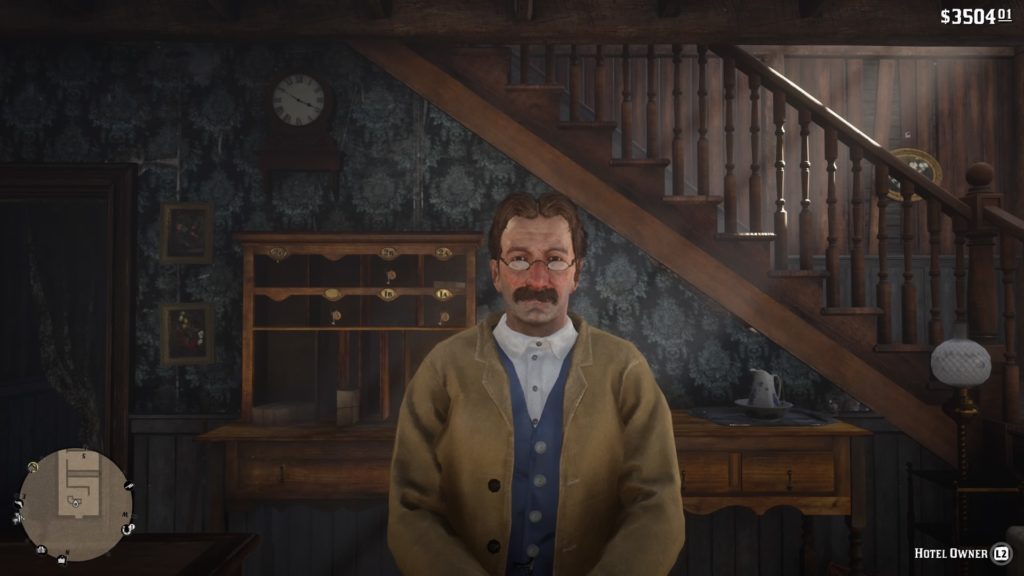Click the yellow circular marker on minimap edge
The image size is (1024, 576).
[33, 467]
